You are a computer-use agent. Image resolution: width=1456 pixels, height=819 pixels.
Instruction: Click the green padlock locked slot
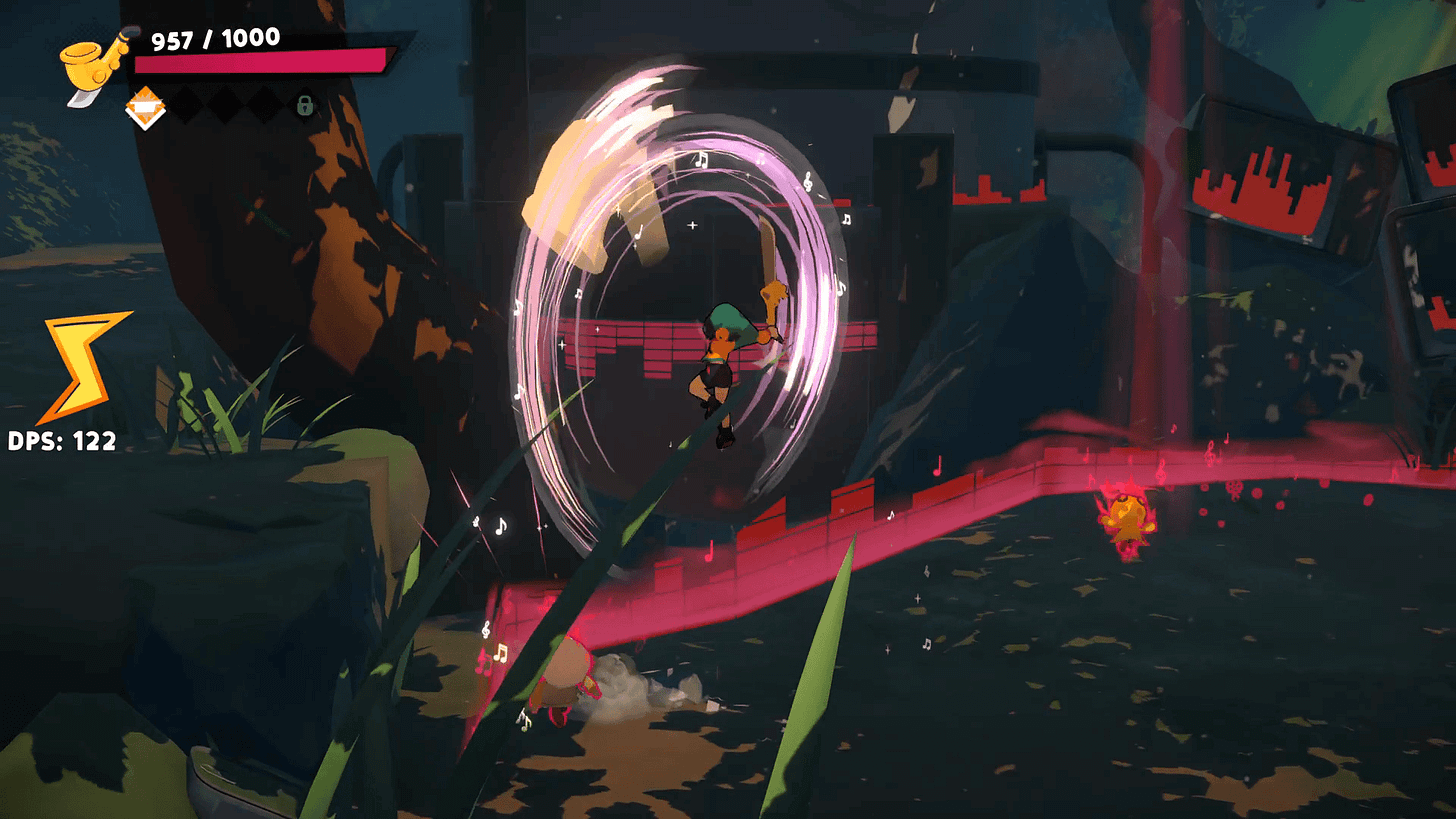305,105
